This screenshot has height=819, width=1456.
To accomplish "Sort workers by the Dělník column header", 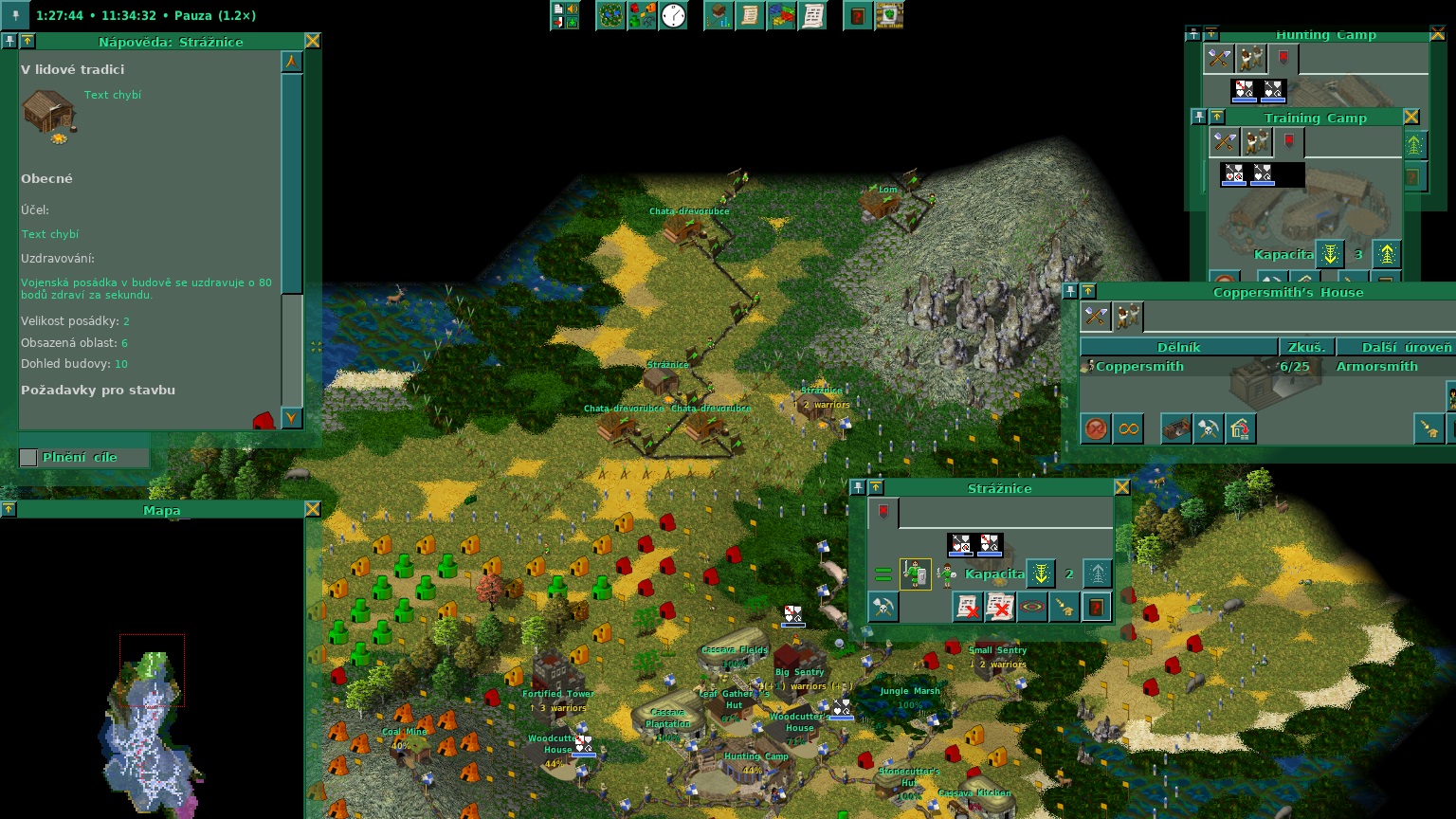I will (x=1178, y=347).
